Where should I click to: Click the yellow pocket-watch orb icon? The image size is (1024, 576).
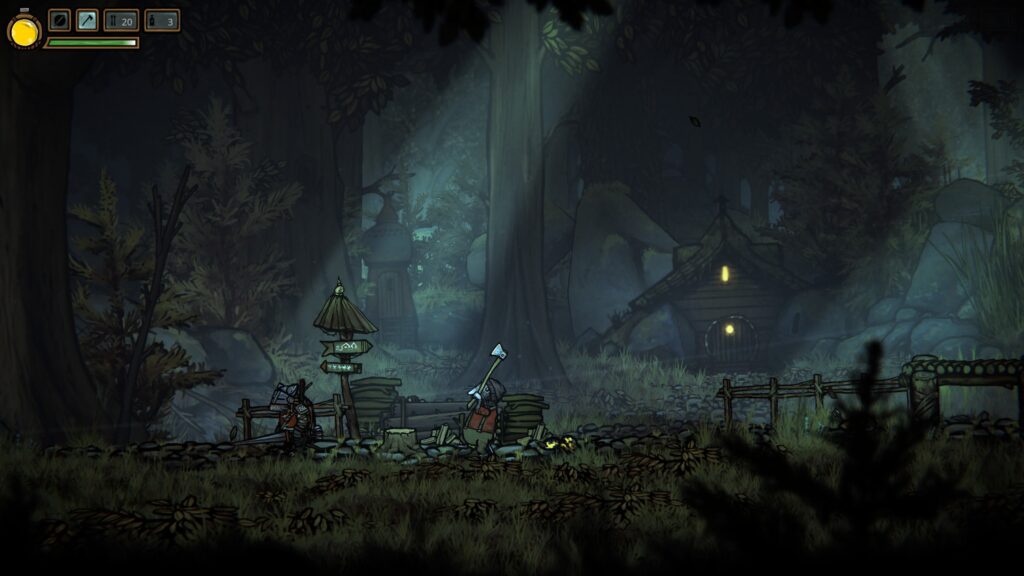[x=24, y=31]
